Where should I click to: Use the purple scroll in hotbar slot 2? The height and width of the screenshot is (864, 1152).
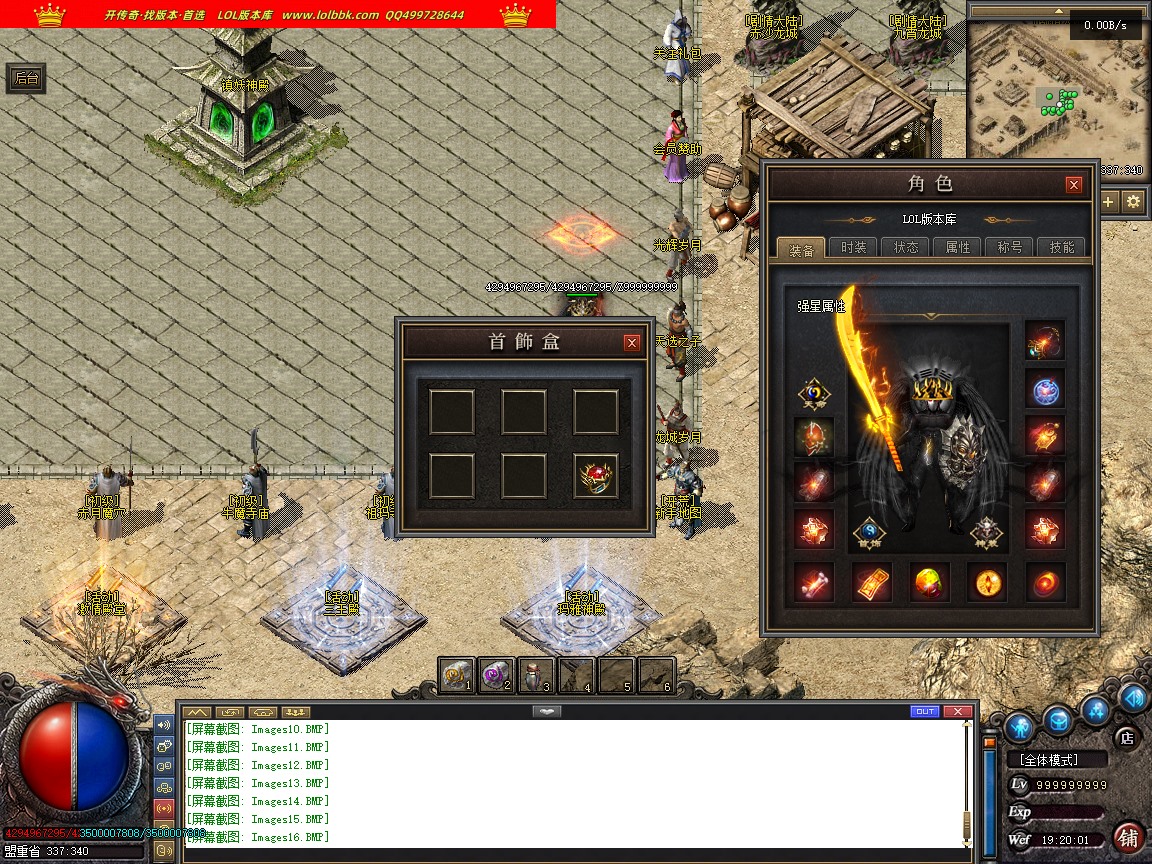click(x=496, y=675)
